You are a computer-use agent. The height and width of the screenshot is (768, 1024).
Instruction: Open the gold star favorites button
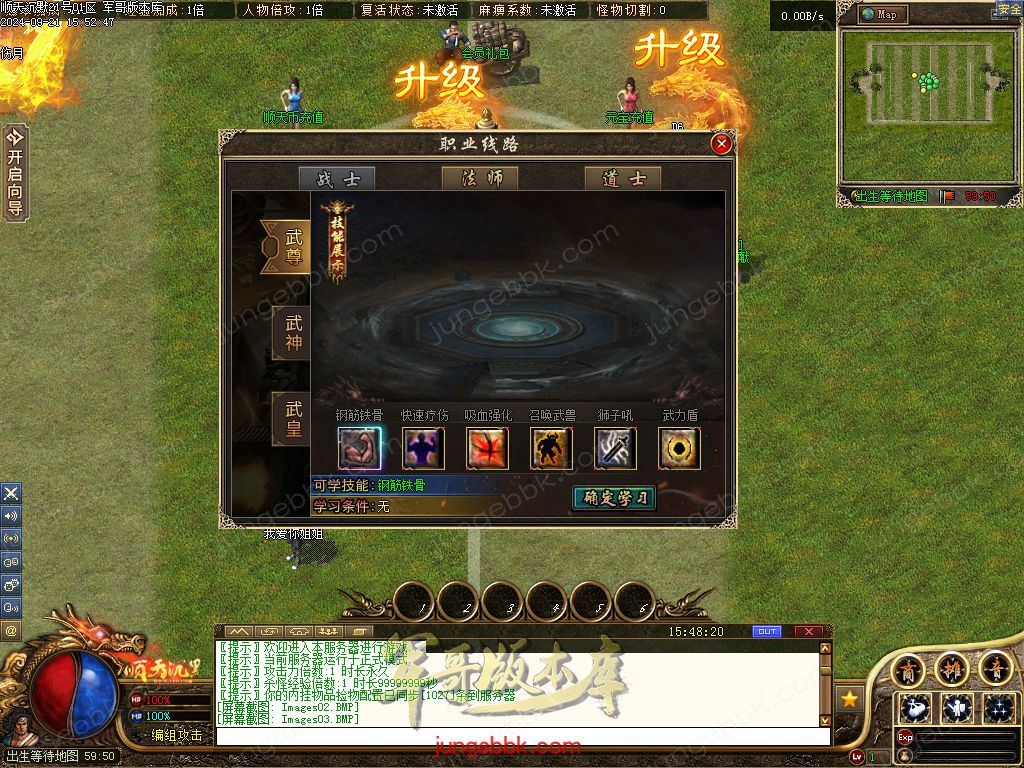click(850, 698)
